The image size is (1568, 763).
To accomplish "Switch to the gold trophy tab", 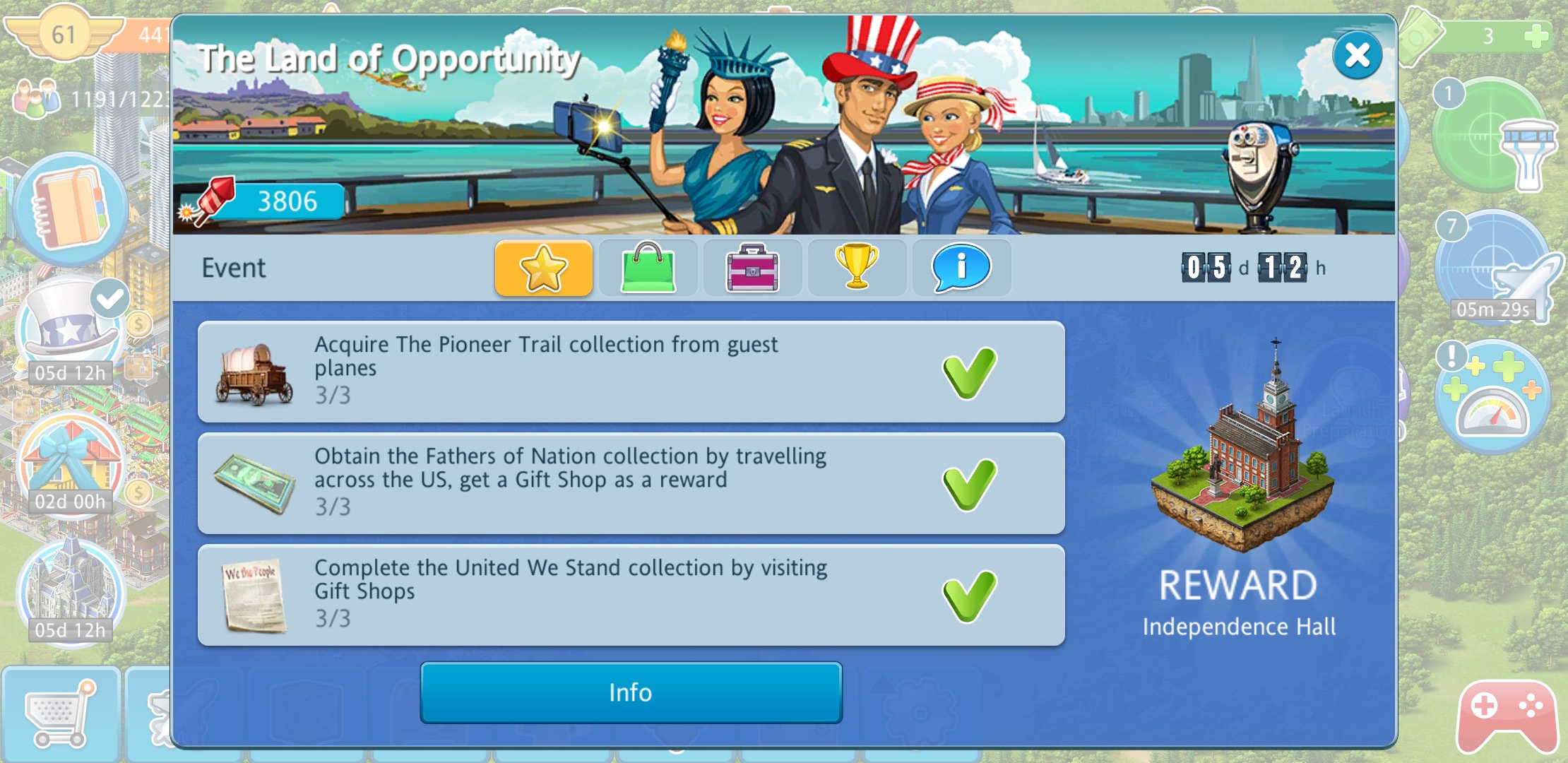I will [857, 268].
